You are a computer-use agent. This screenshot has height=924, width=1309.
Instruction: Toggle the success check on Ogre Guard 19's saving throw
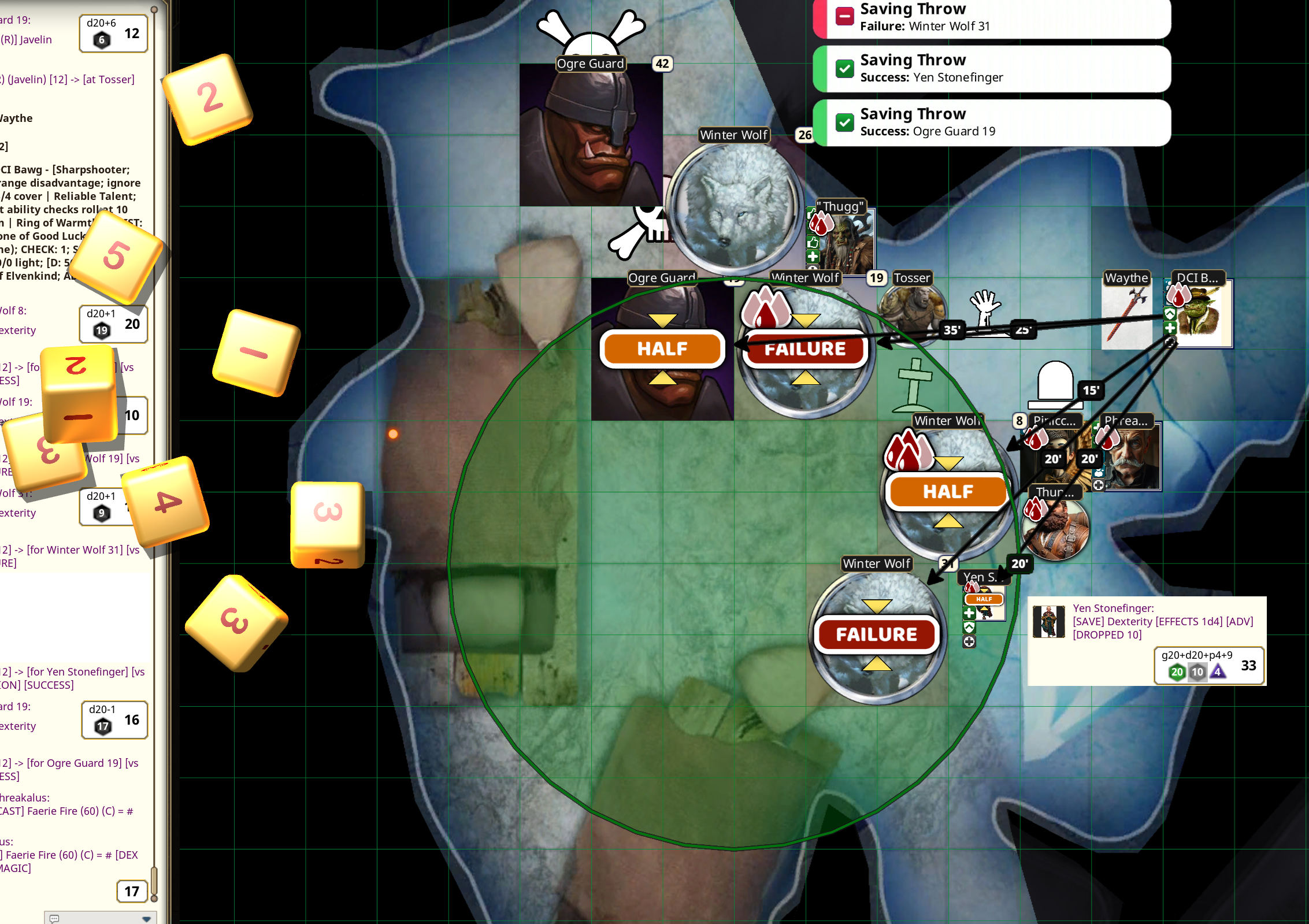pos(846,122)
